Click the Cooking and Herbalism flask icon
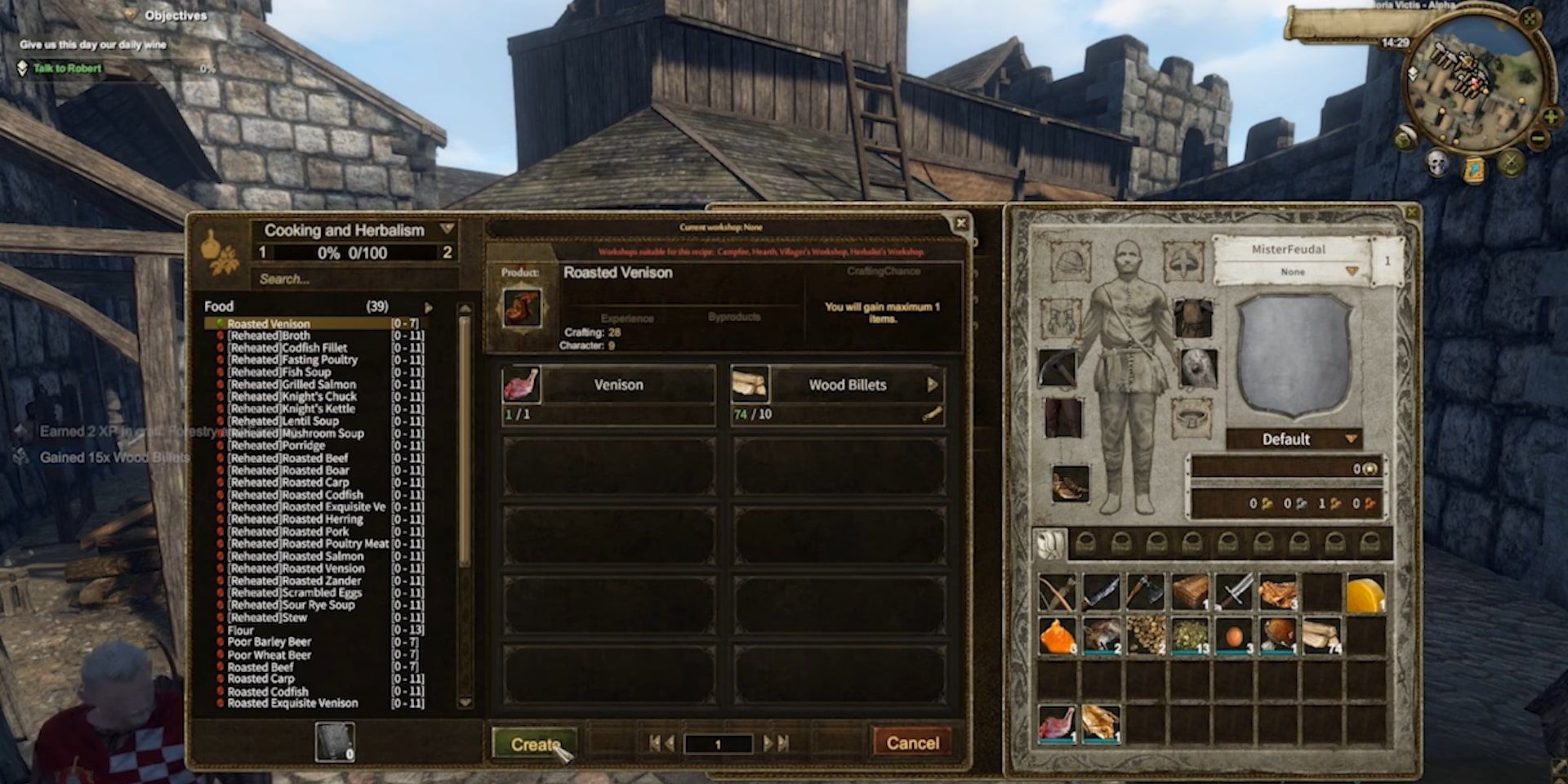Image resolution: width=1568 pixels, height=784 pixels. point(214,248)
